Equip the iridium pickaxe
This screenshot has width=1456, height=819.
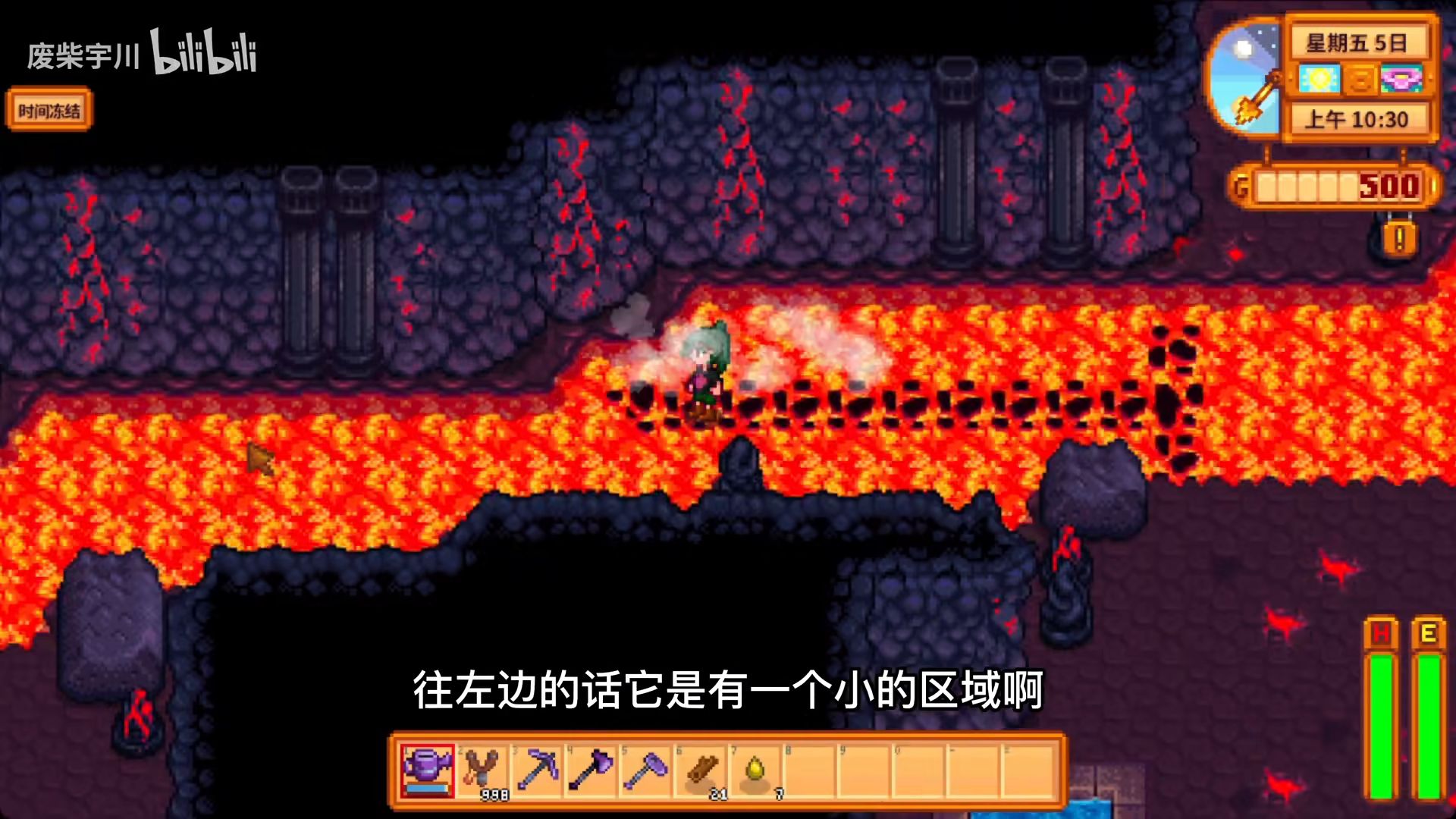538,770
